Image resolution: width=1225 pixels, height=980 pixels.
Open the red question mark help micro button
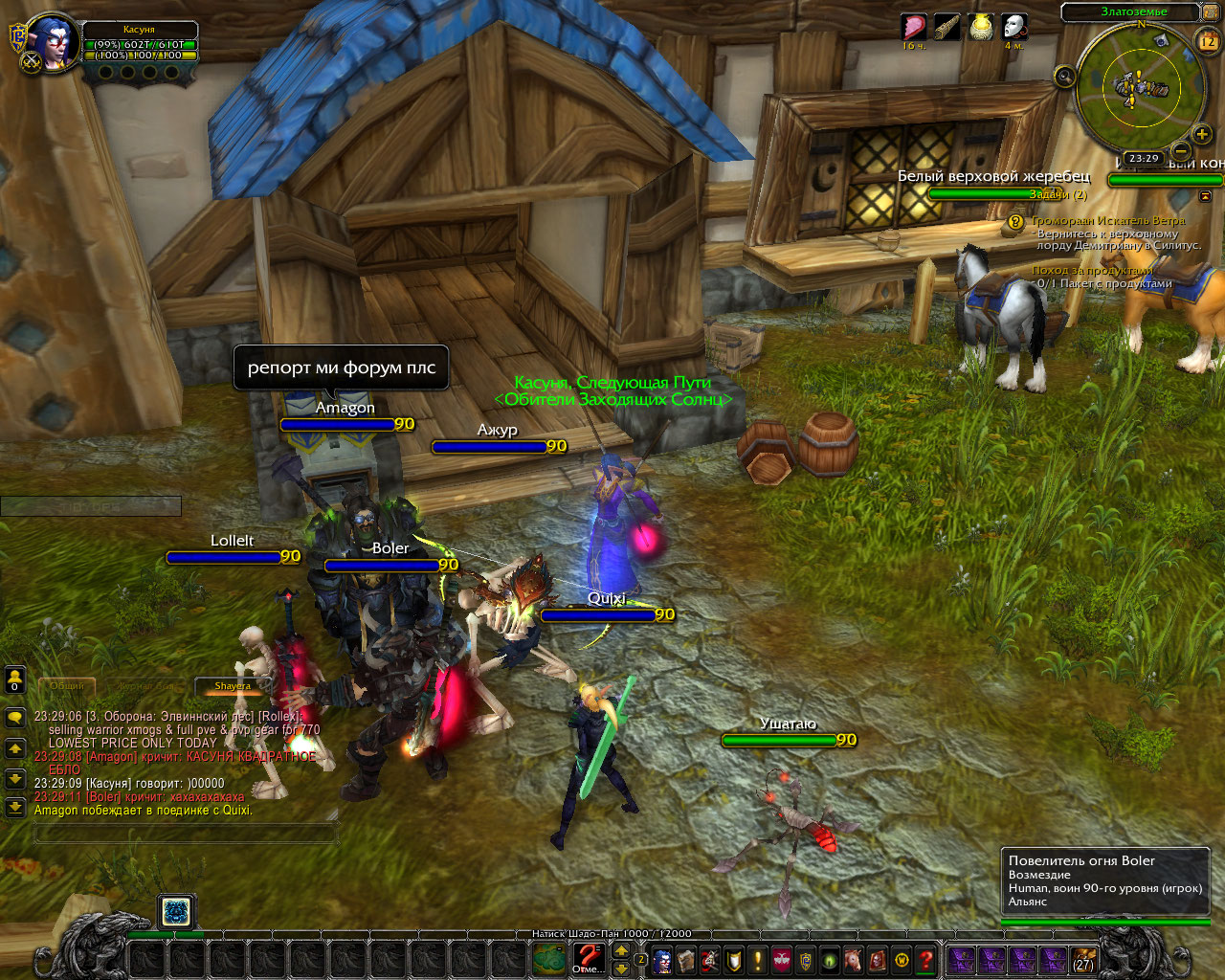click(925, 959)
